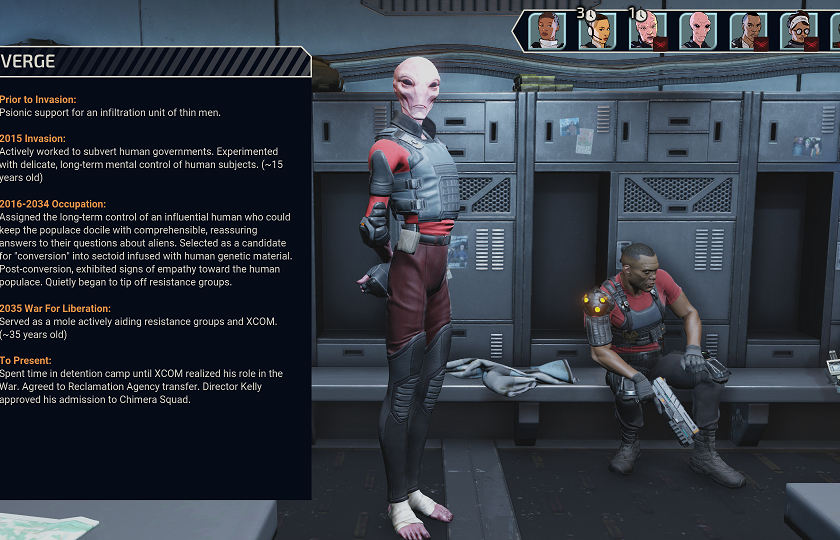Pick Verge's sectoid portrait without a badge
840x540 pixels.
pyautogui.click(x=697, y=30)
